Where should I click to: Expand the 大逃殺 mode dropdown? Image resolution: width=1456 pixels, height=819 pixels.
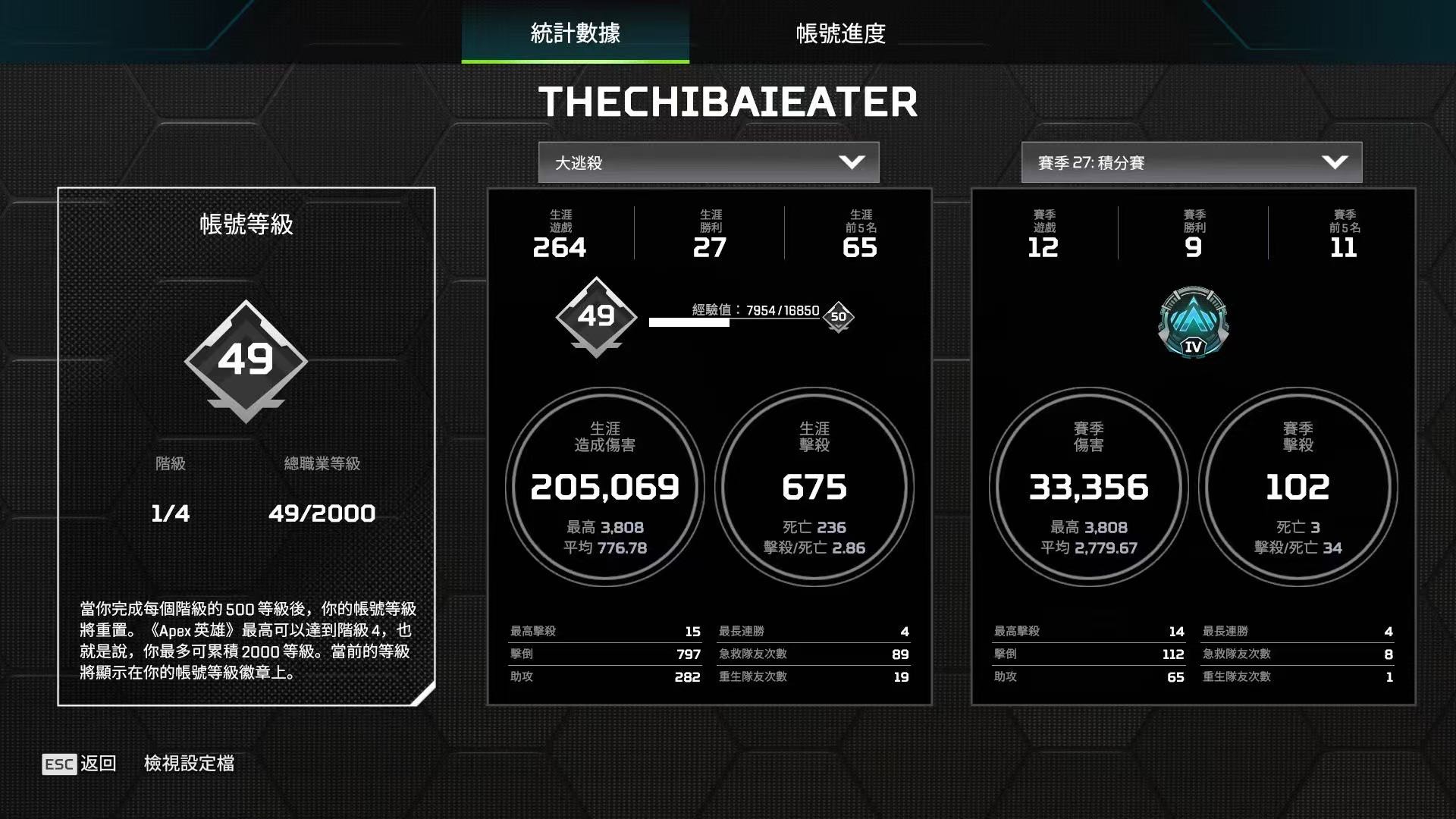pos(708,162)
